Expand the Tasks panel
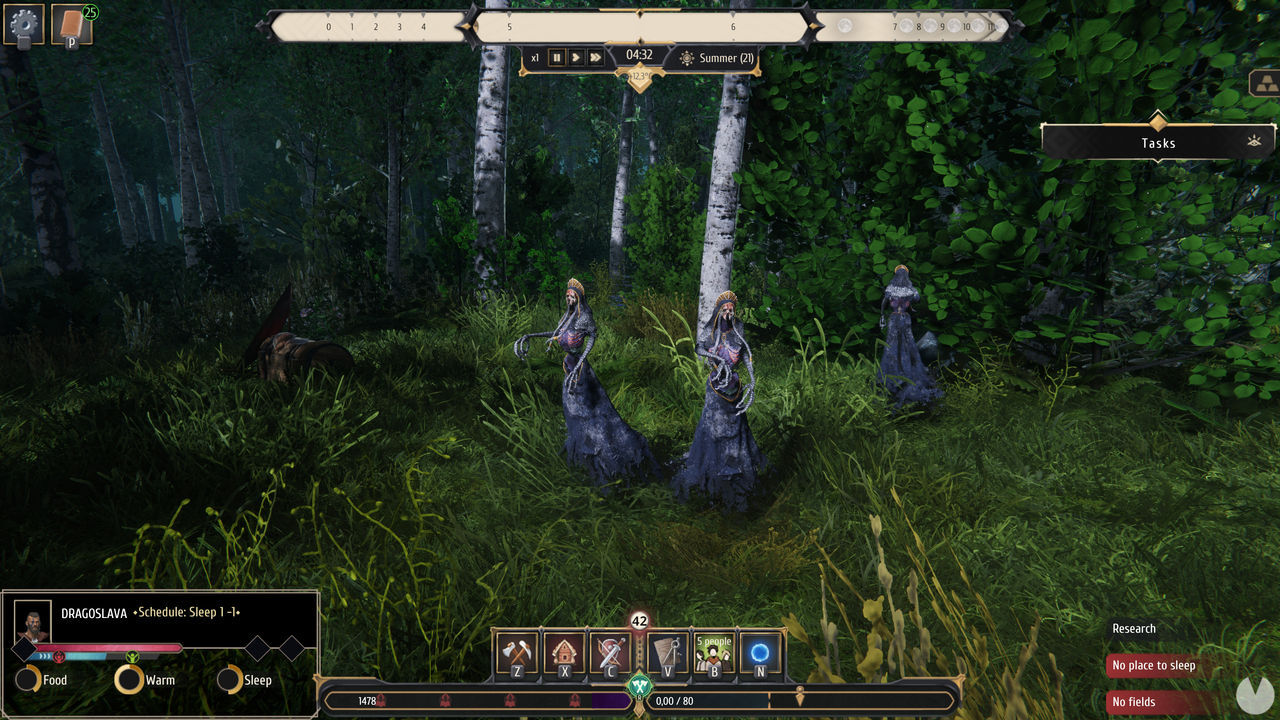The width and height of the screenshot is (1280, 720). coord(1158,143)
